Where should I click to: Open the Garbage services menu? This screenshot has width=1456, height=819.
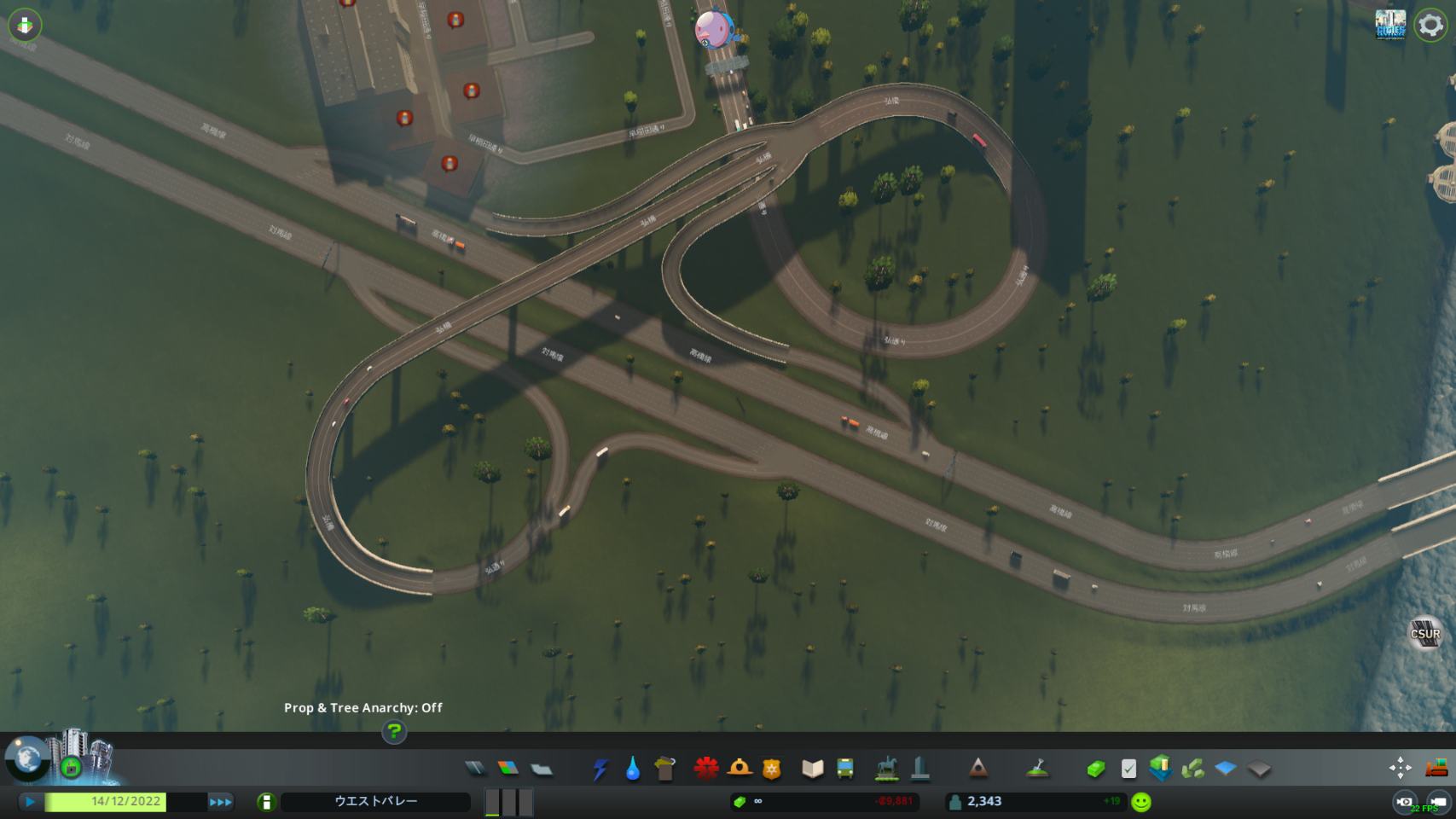pyautogui.click(x=665, y=769)
